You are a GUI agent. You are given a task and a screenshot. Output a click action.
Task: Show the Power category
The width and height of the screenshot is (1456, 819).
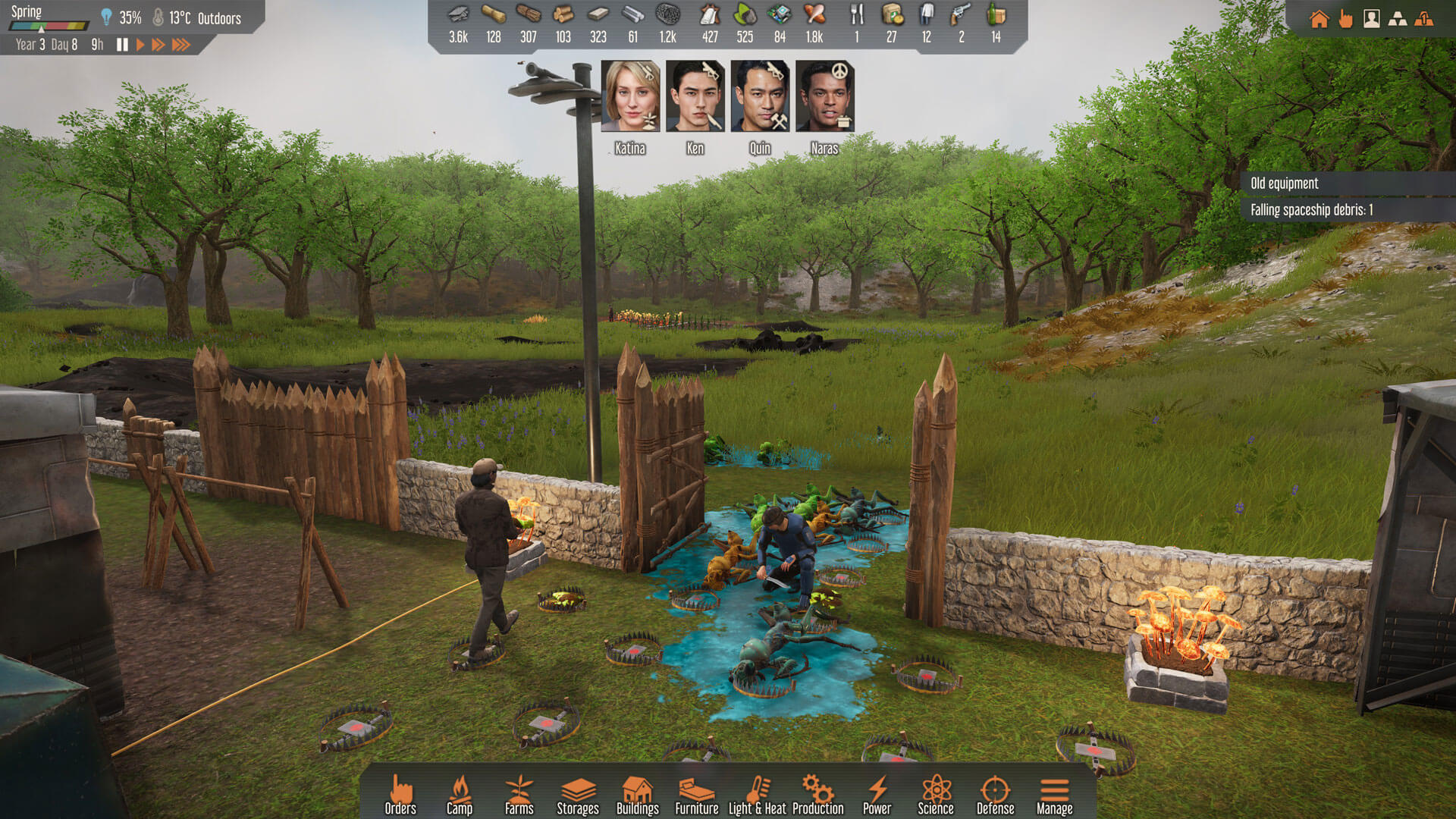click(877, 794)
